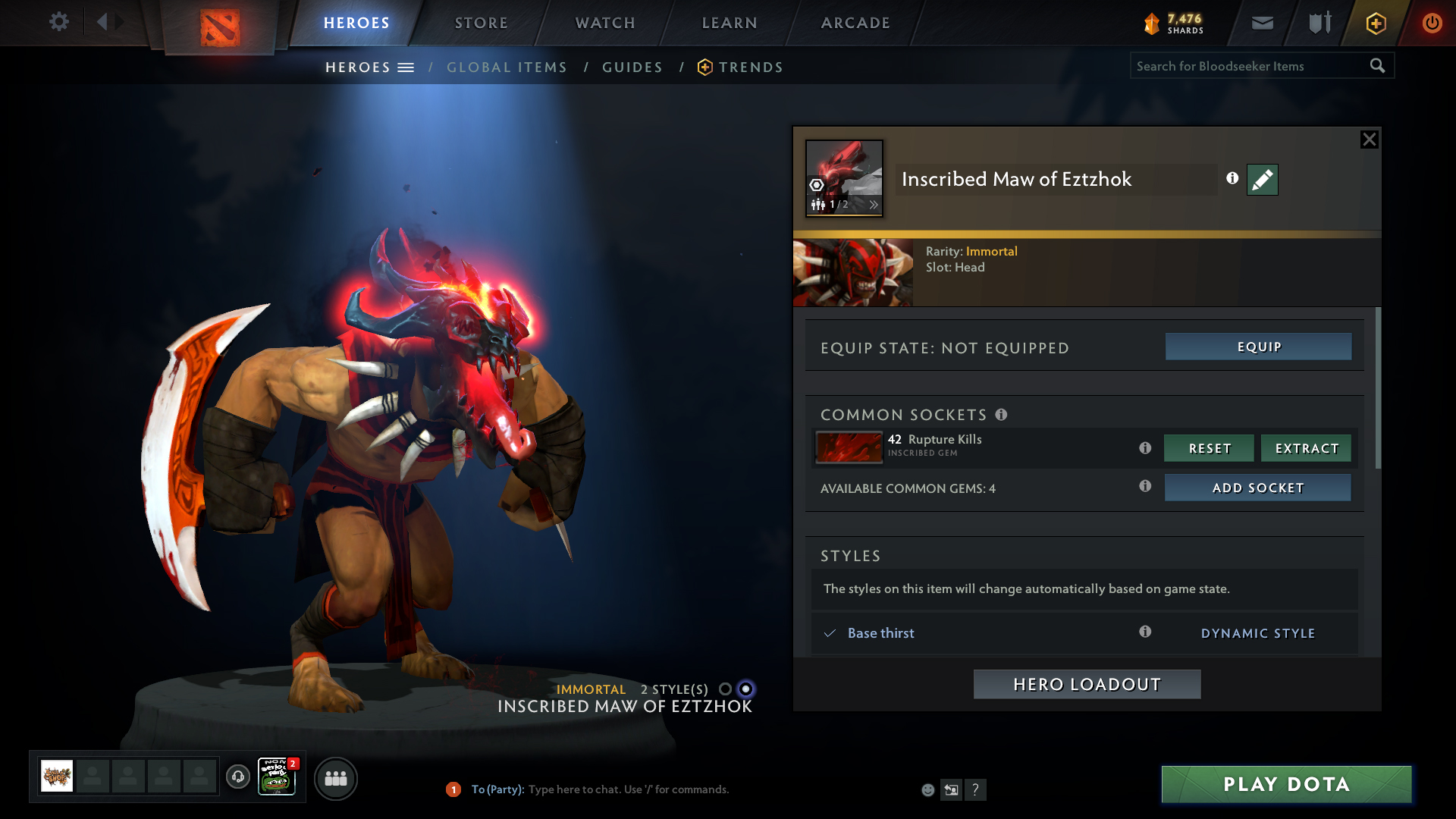
Task: Focus the Bloodseeker items search box
Action: pyautogui.click(x=1247, y=66)
